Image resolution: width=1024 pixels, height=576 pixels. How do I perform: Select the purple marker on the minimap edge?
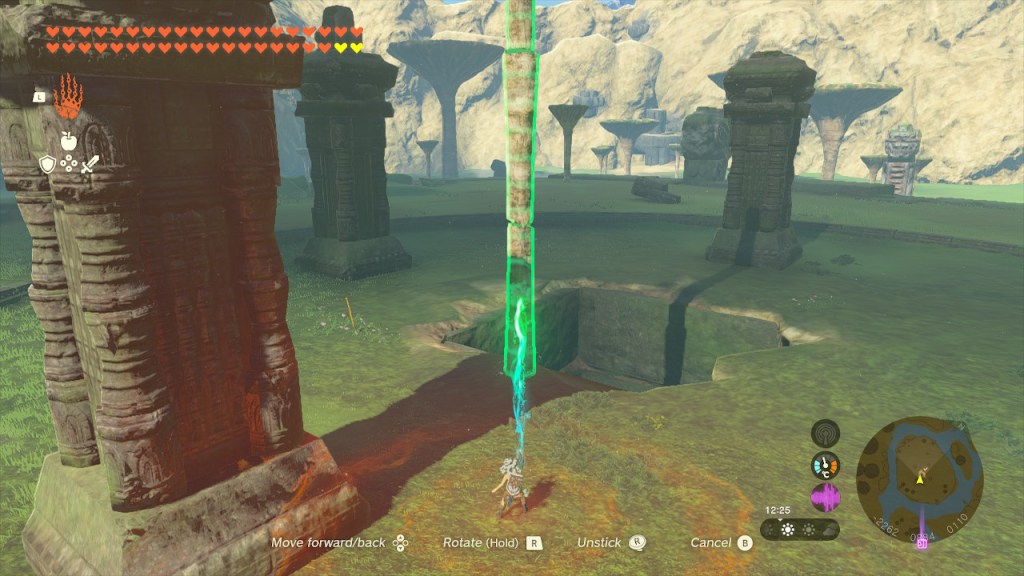point(919,541)
